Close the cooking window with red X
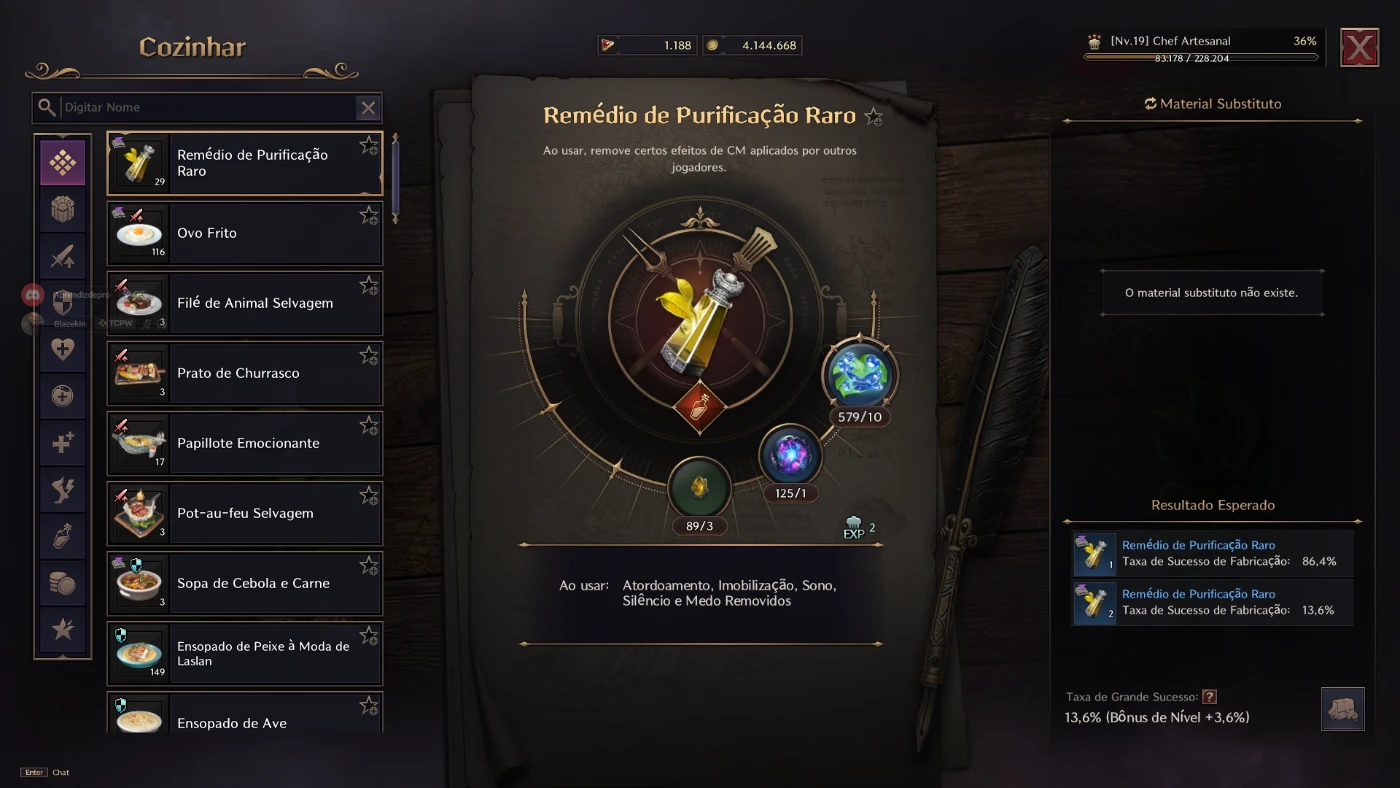 point(1359,47)
